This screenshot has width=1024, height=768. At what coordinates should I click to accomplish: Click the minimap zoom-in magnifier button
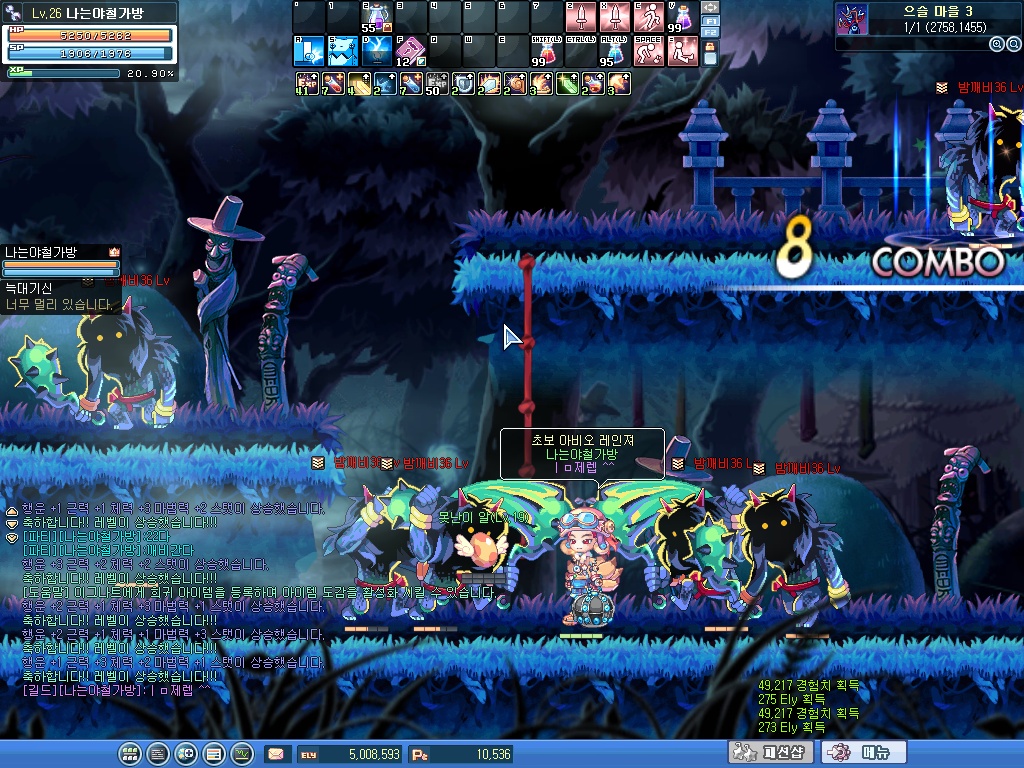pyautogui.click(x=996, y=44)
